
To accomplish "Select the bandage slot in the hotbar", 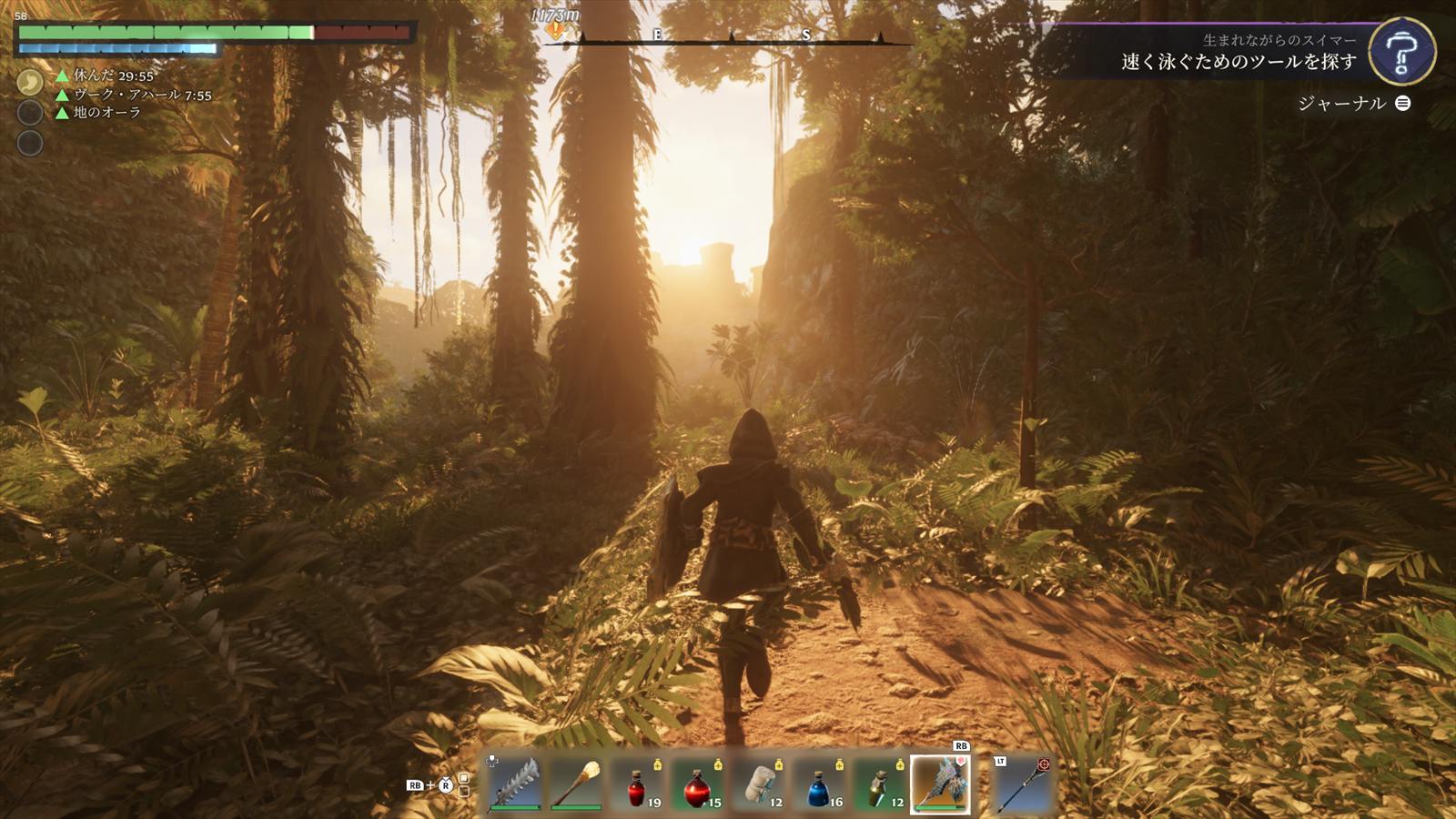I will [x=759, y=784].
